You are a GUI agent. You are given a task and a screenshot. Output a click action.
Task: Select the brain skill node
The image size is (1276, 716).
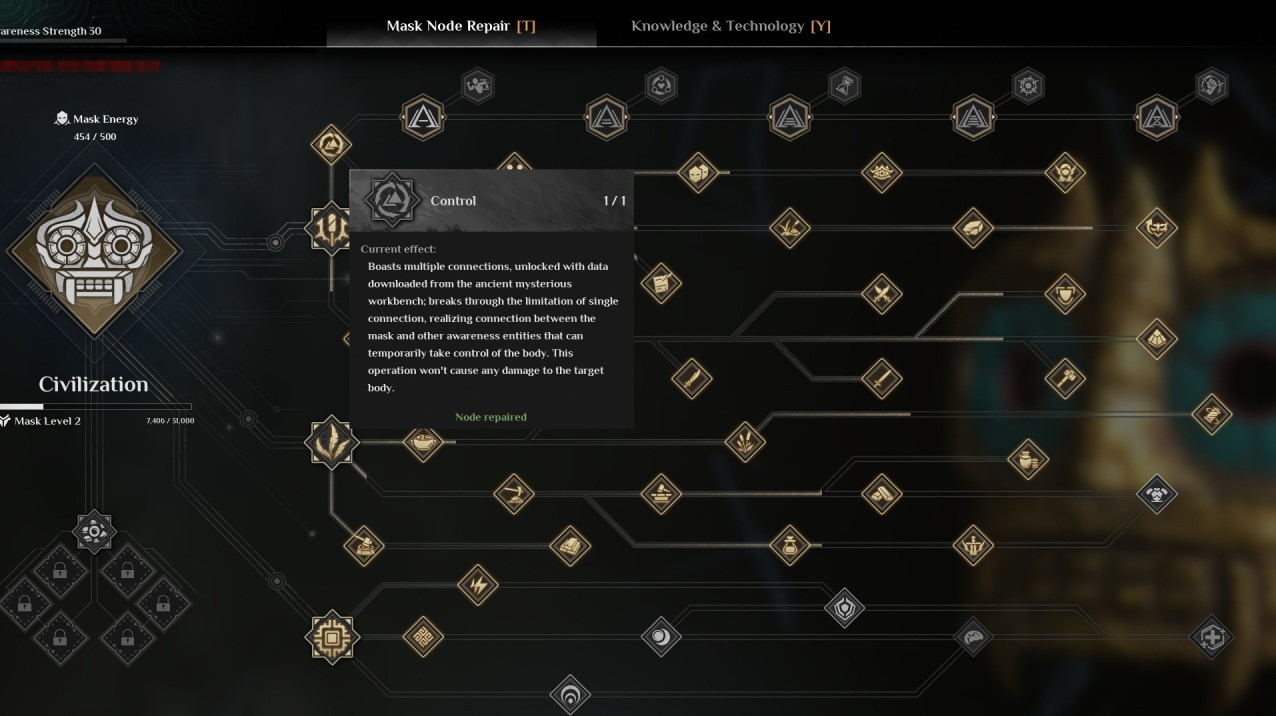(x=972, y=636)
